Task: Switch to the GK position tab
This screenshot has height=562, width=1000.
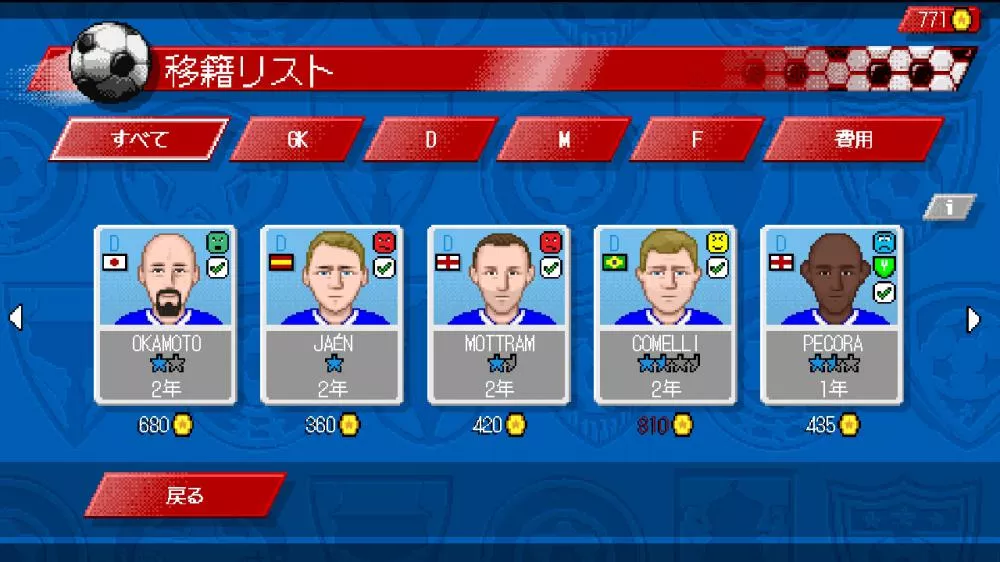Action: pyautogui.click(x=297, y=139)
